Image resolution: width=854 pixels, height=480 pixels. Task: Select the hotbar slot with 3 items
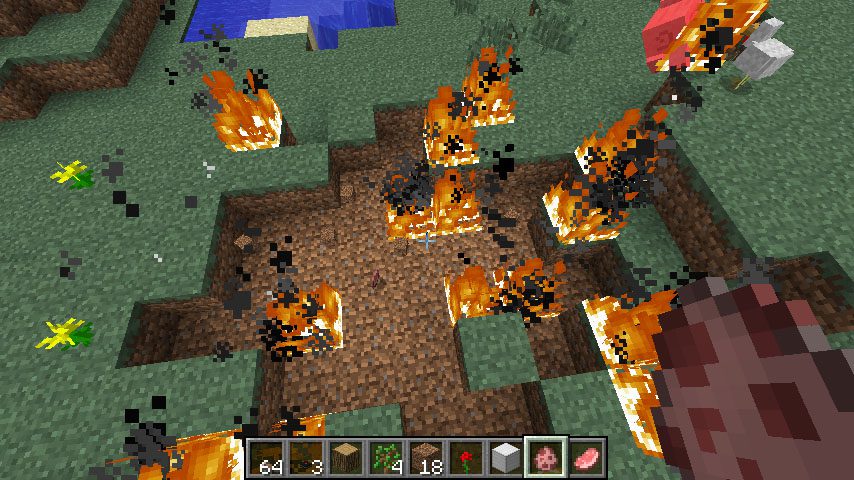(307, 459)
